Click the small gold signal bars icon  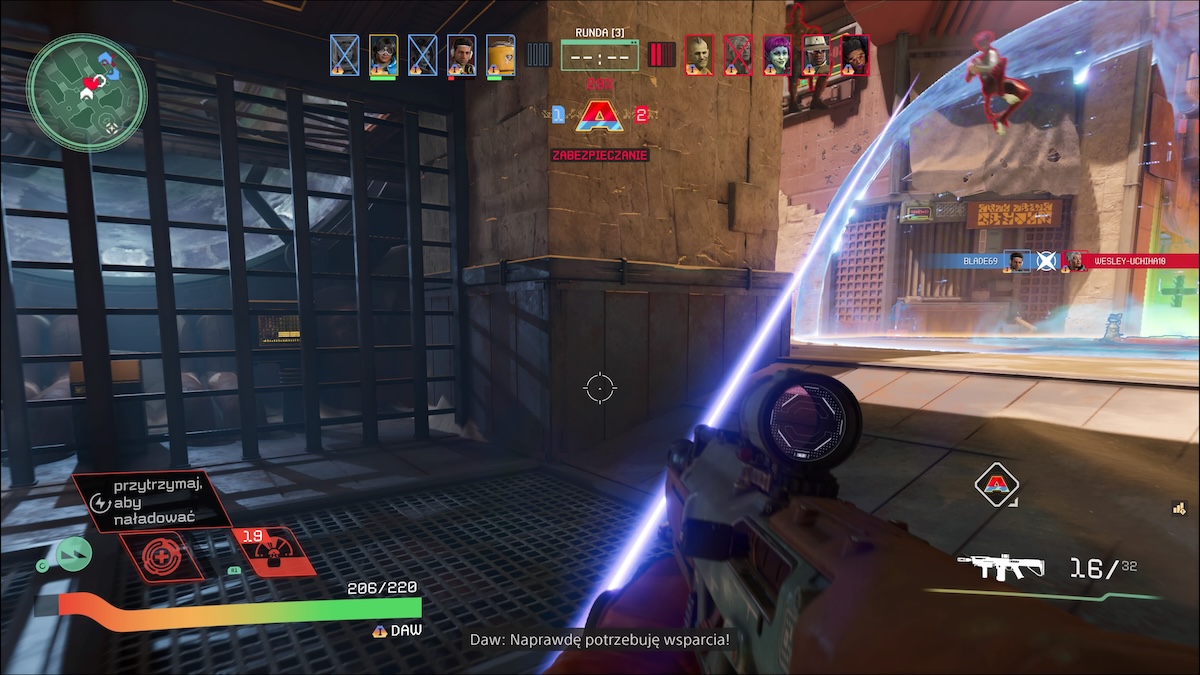pos(1180,508)
